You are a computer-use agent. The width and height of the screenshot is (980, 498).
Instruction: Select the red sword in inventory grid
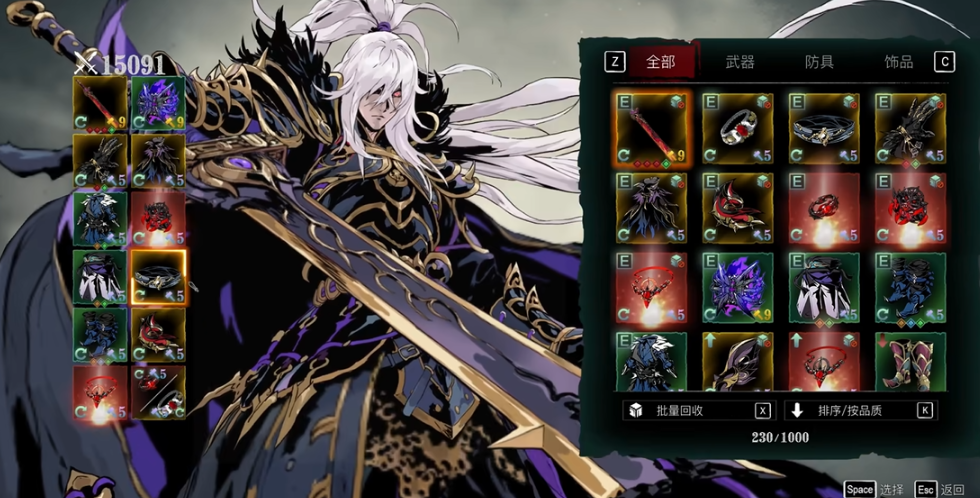(x=652, y=128)
